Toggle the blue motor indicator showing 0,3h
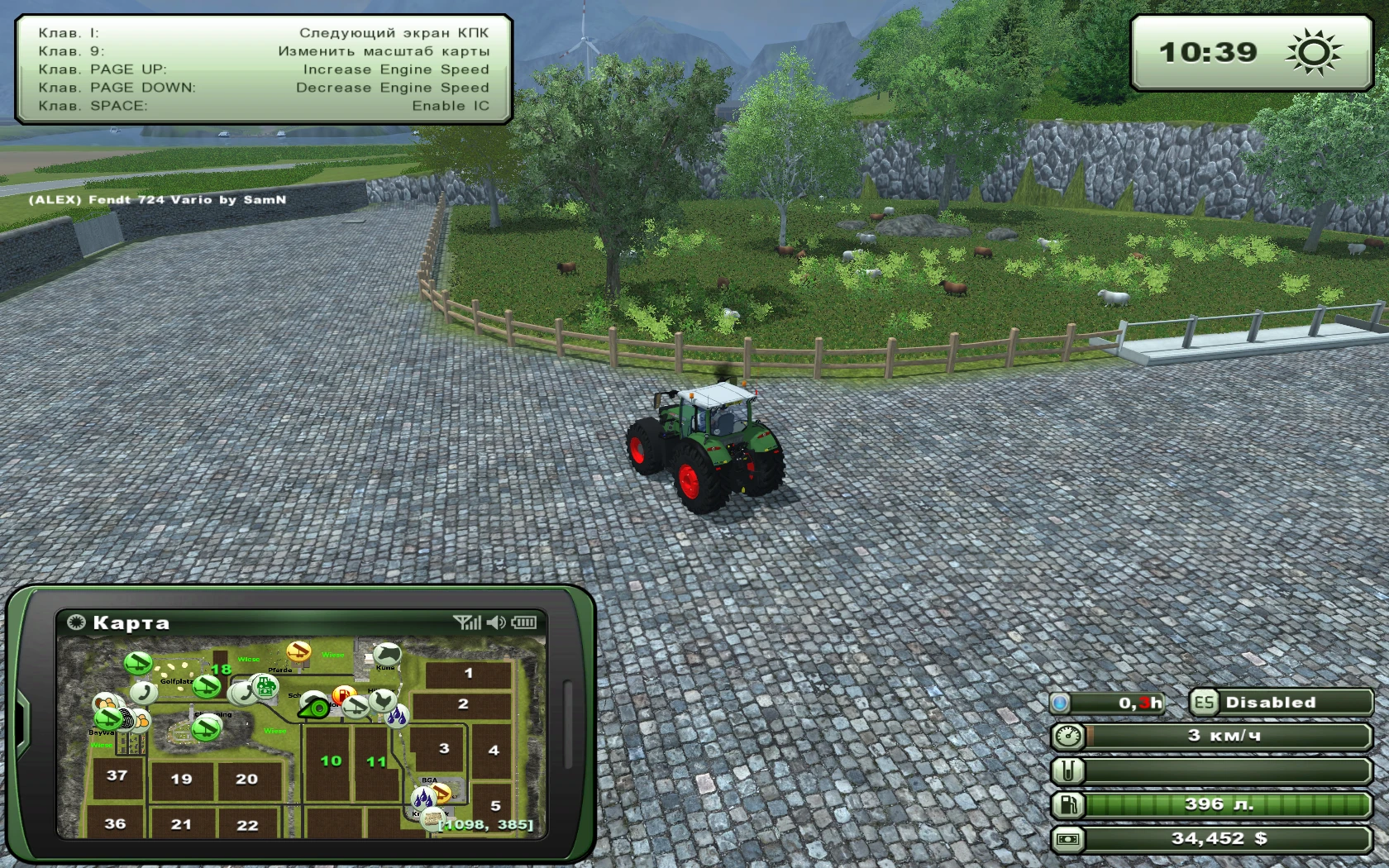Screen dimensions: 1389x868 coord(1108,702)
